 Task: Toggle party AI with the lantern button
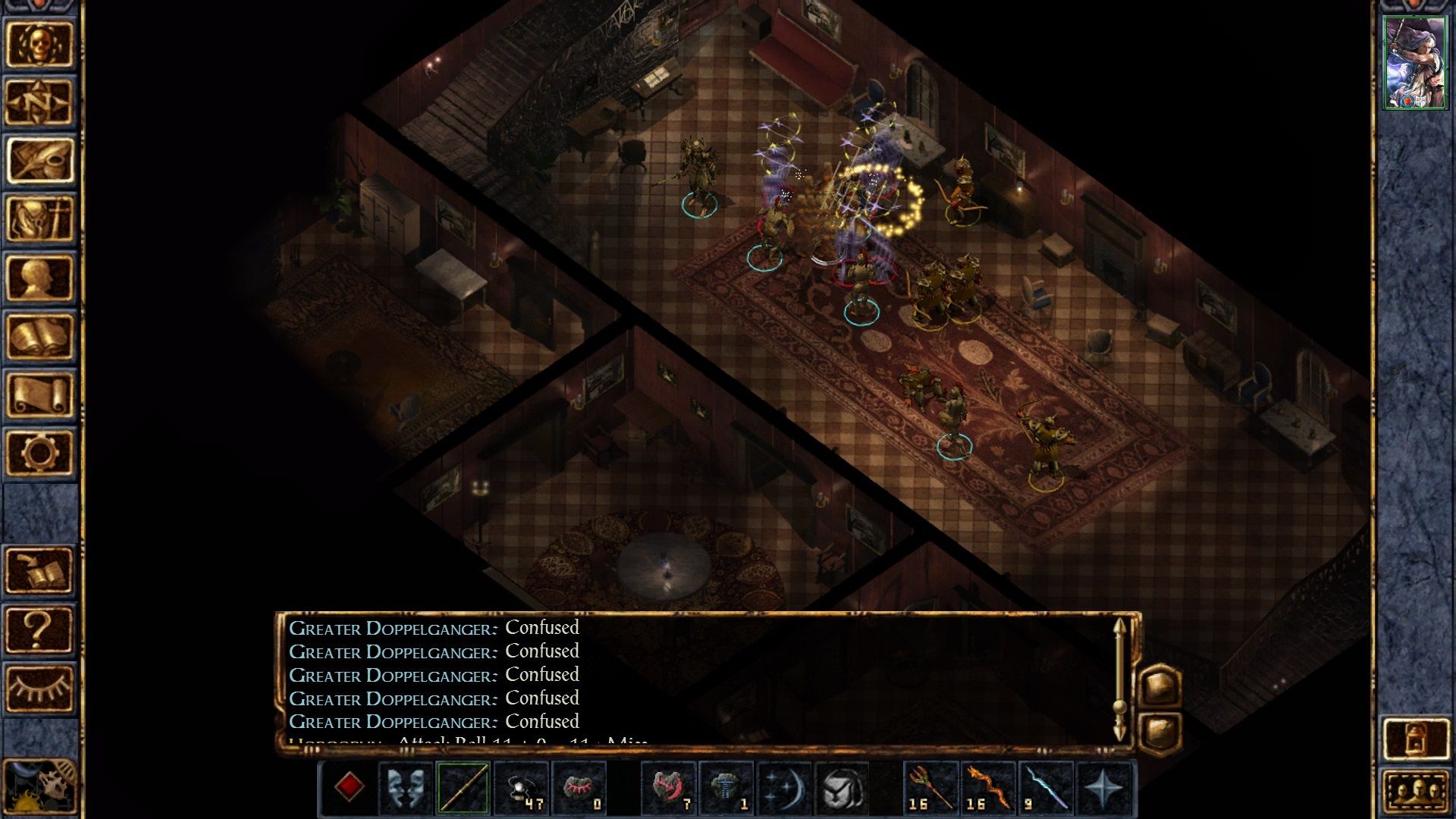(x=1415, y=738)
